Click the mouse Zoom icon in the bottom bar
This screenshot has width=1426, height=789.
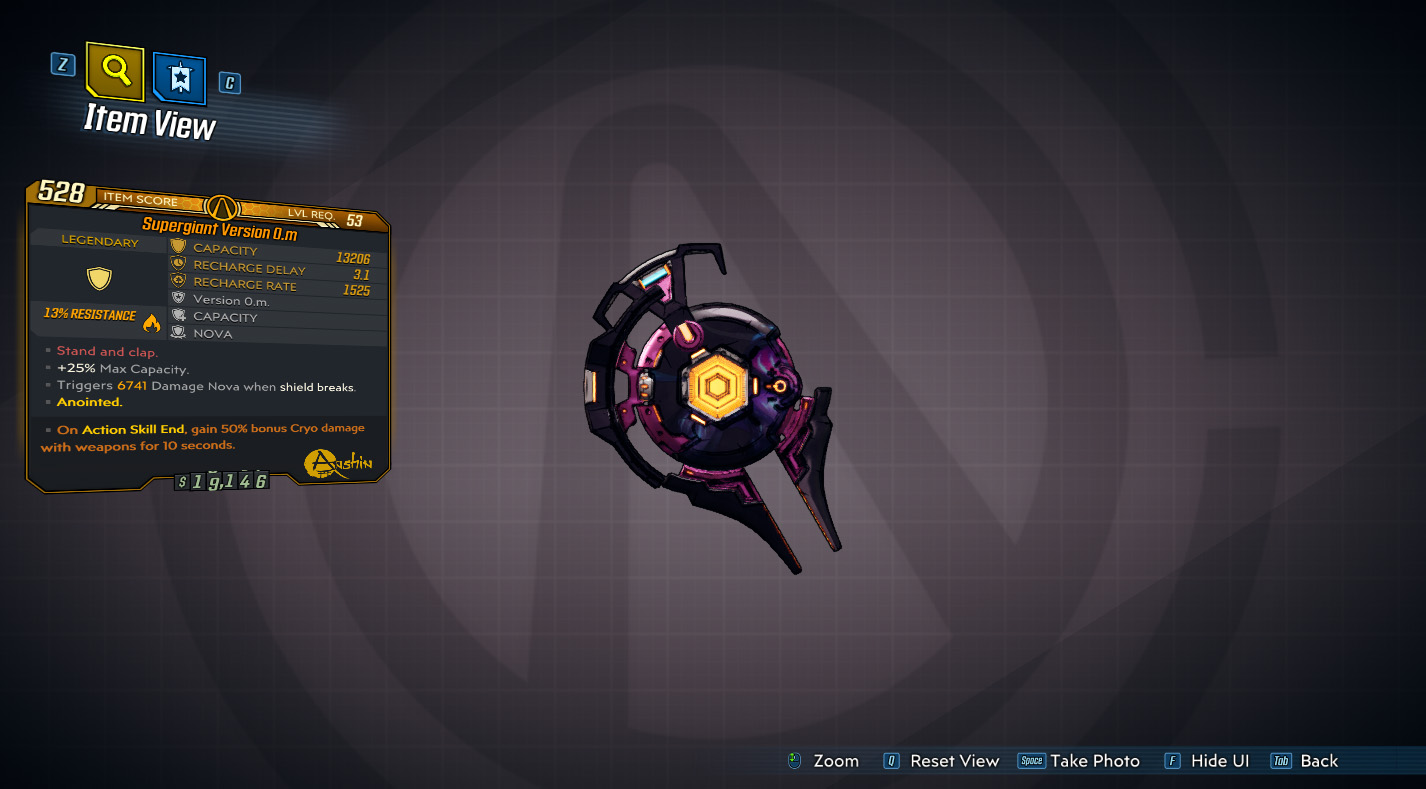(x=795, y=760)
